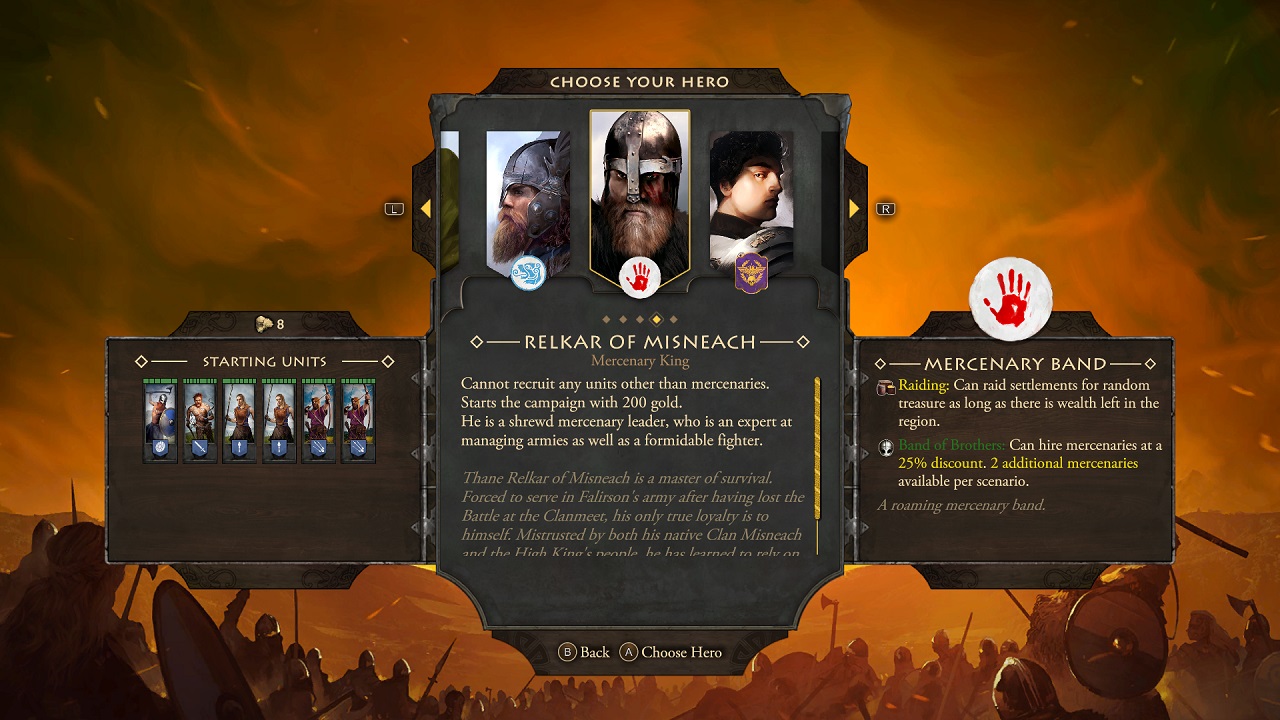The height and width of the screenshot is (720, 1280).
Task: Click the red hand mercenary emblem under Relkar
Action: [x=641, y=277]
